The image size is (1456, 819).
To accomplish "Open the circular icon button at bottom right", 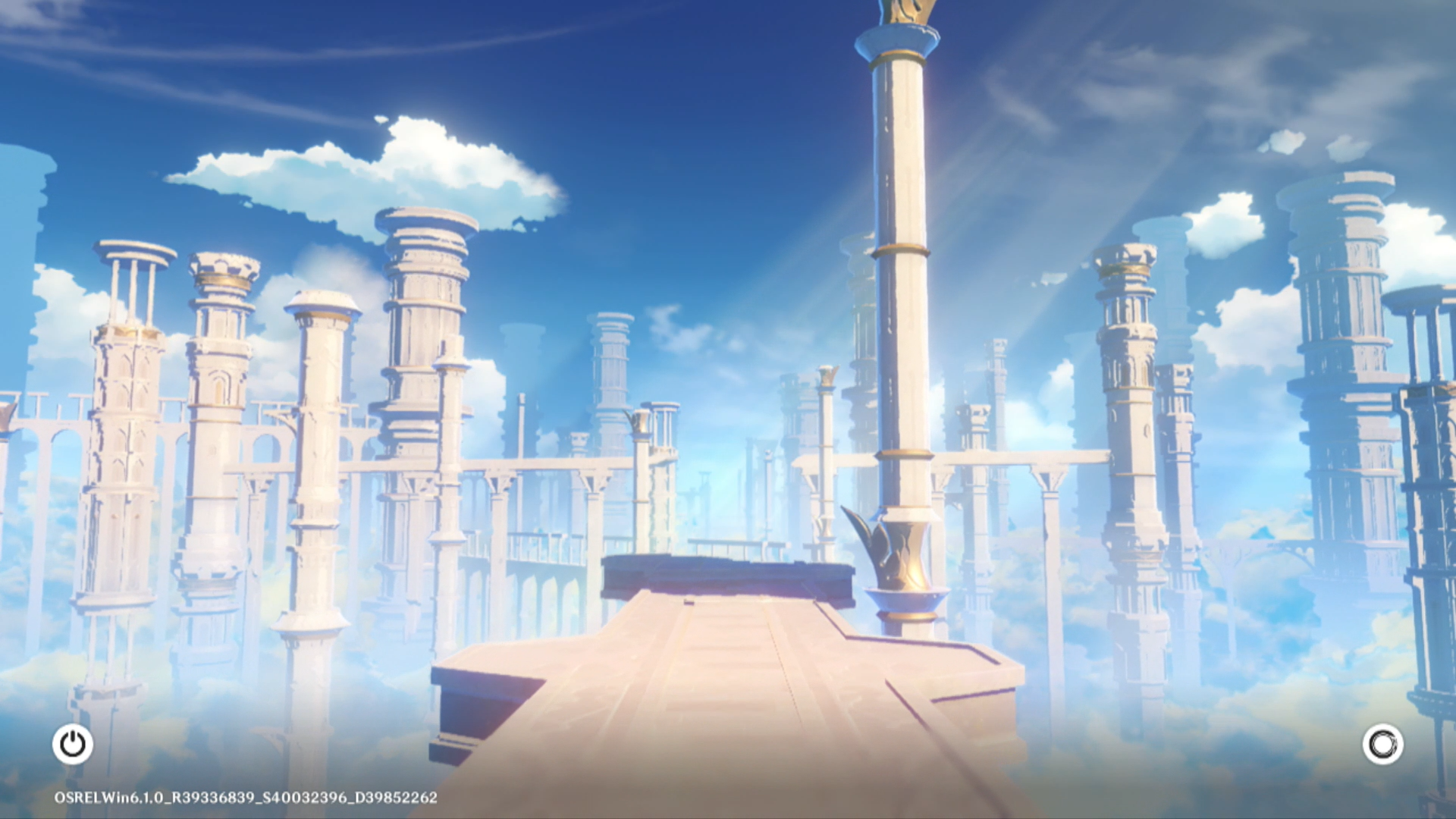I will pyautogui.click(x=1382, y=744).
